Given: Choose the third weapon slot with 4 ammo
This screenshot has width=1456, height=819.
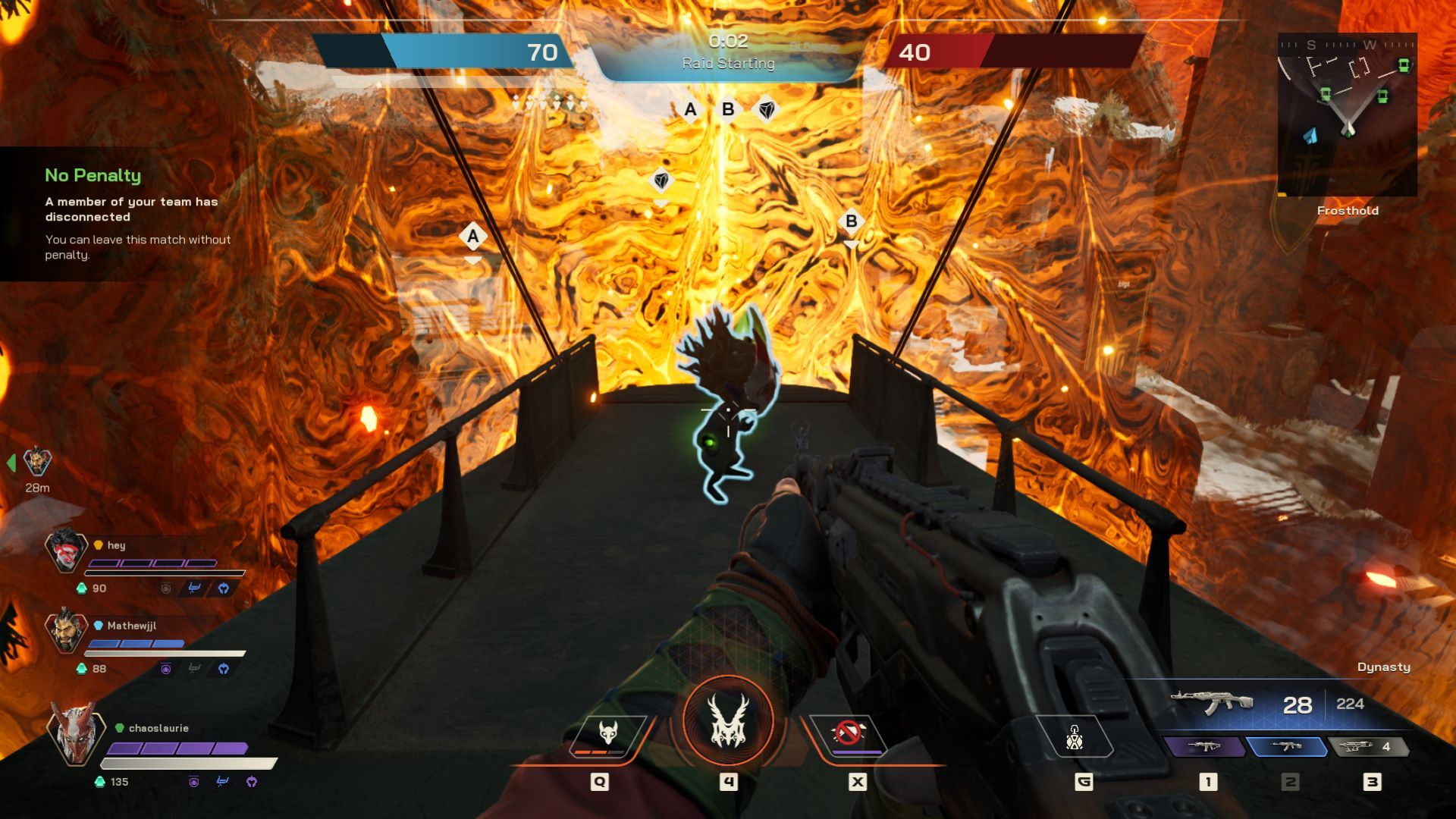Looking at the screenshot, I should click(1368, 747).
